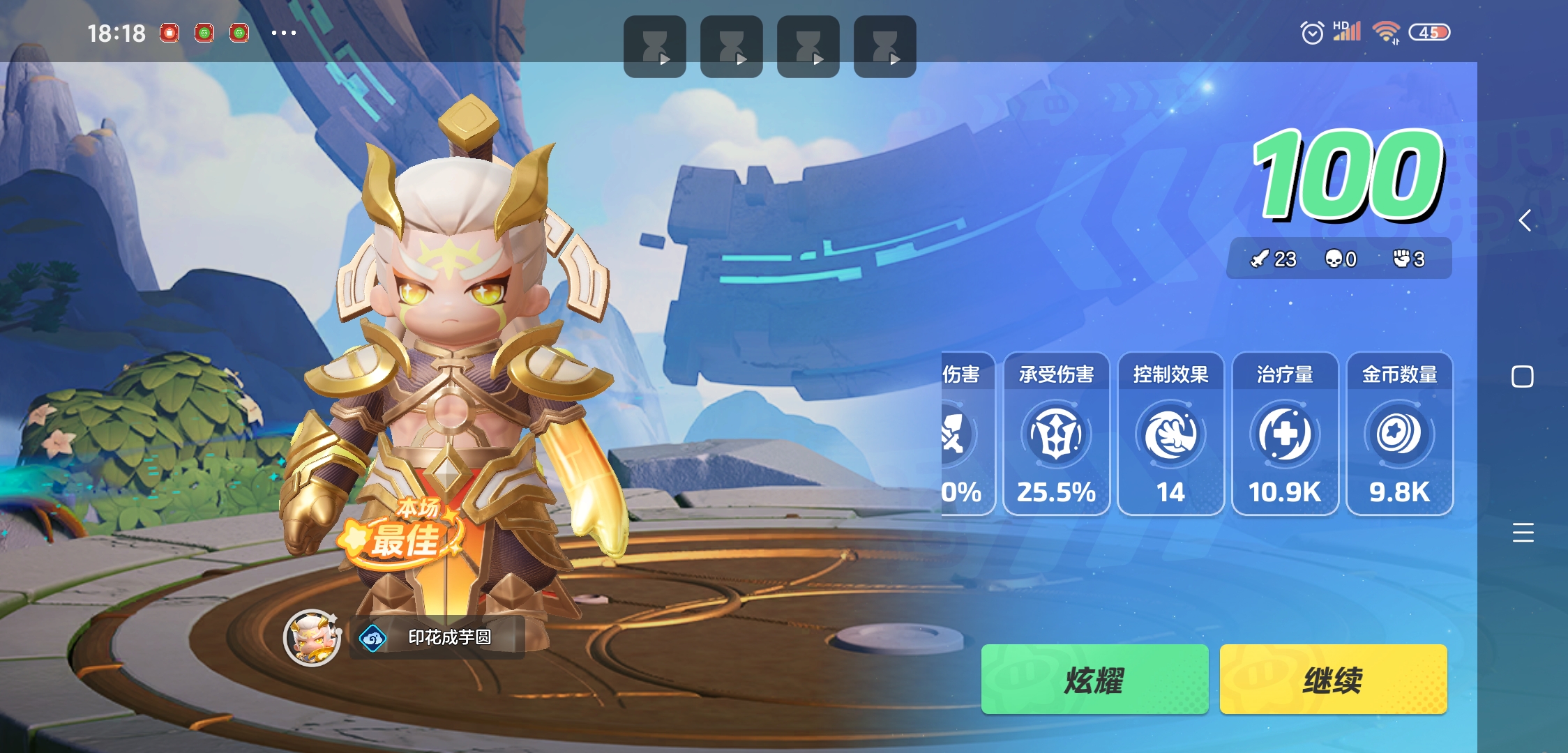Screen dimensions: 1568x753
Task: Tap the green 炫耀 show-off button
Action: coord(1094,680)
